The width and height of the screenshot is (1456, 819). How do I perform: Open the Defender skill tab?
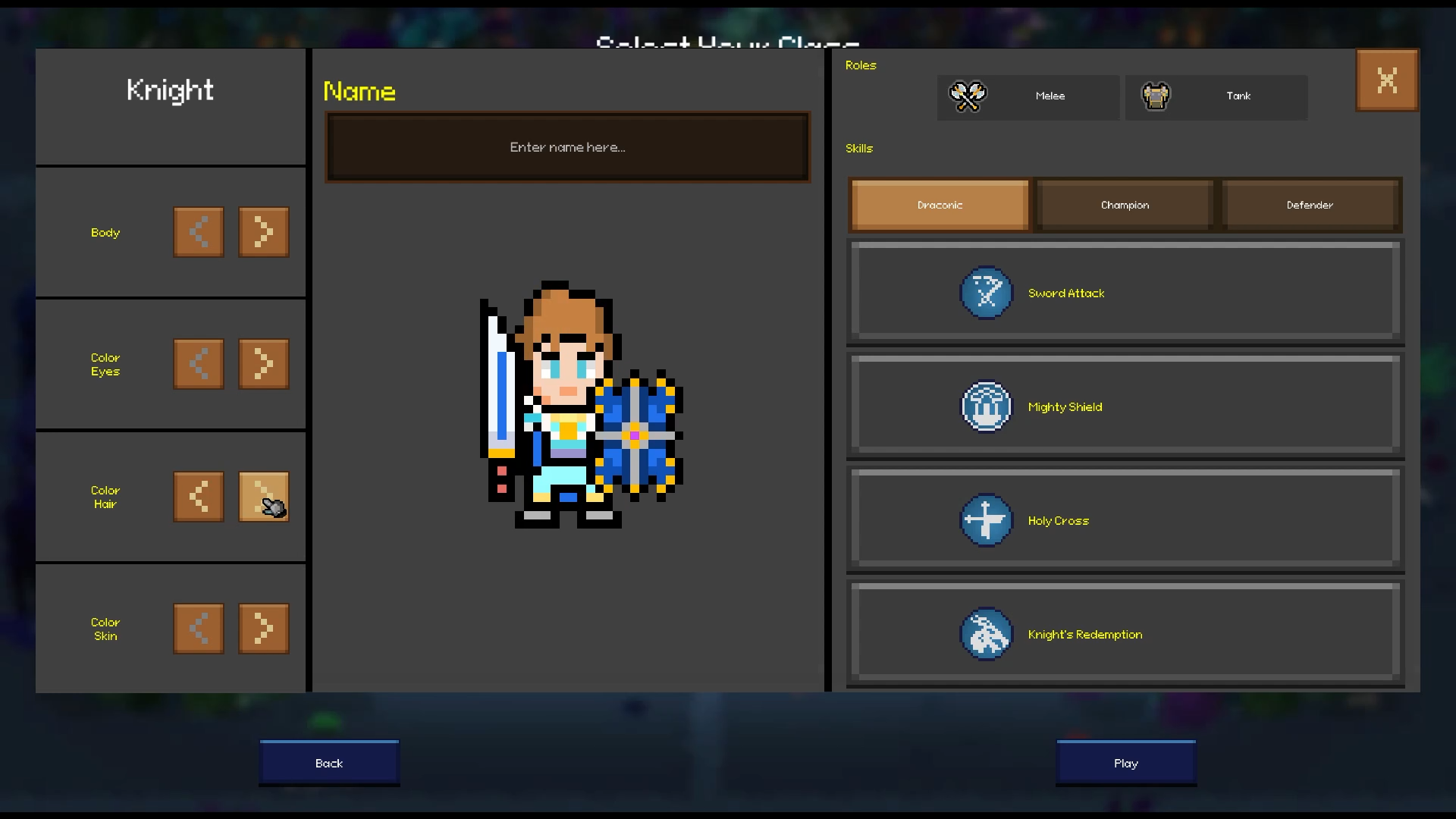(x=1310, y=205)
